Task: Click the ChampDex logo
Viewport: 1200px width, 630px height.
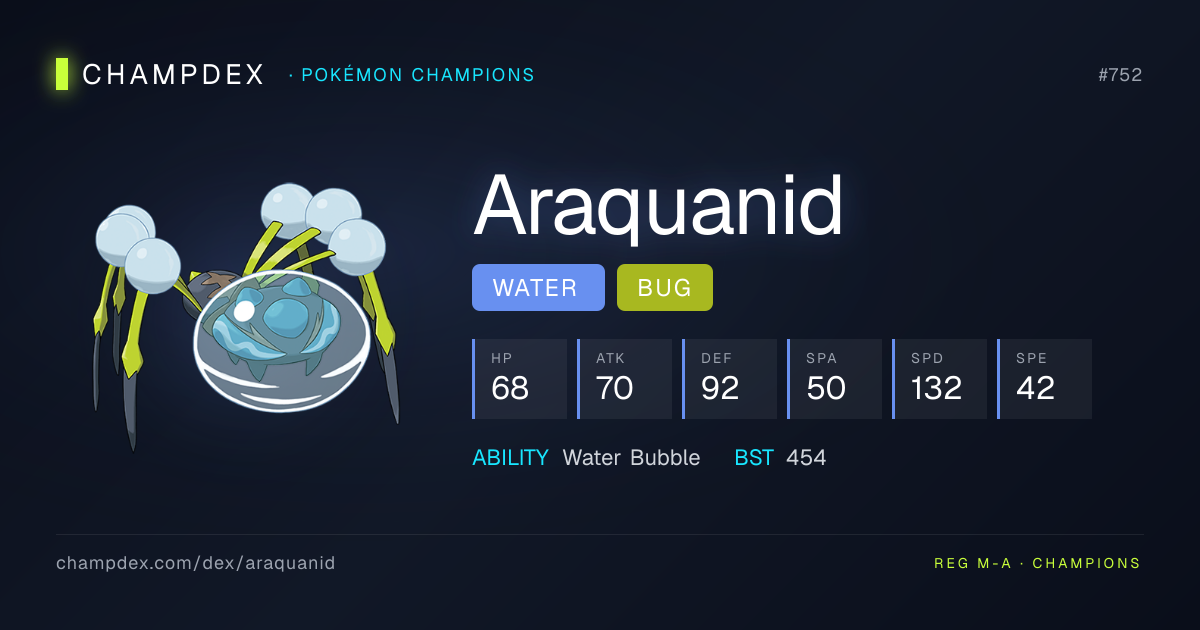Action: coord(160,74)
